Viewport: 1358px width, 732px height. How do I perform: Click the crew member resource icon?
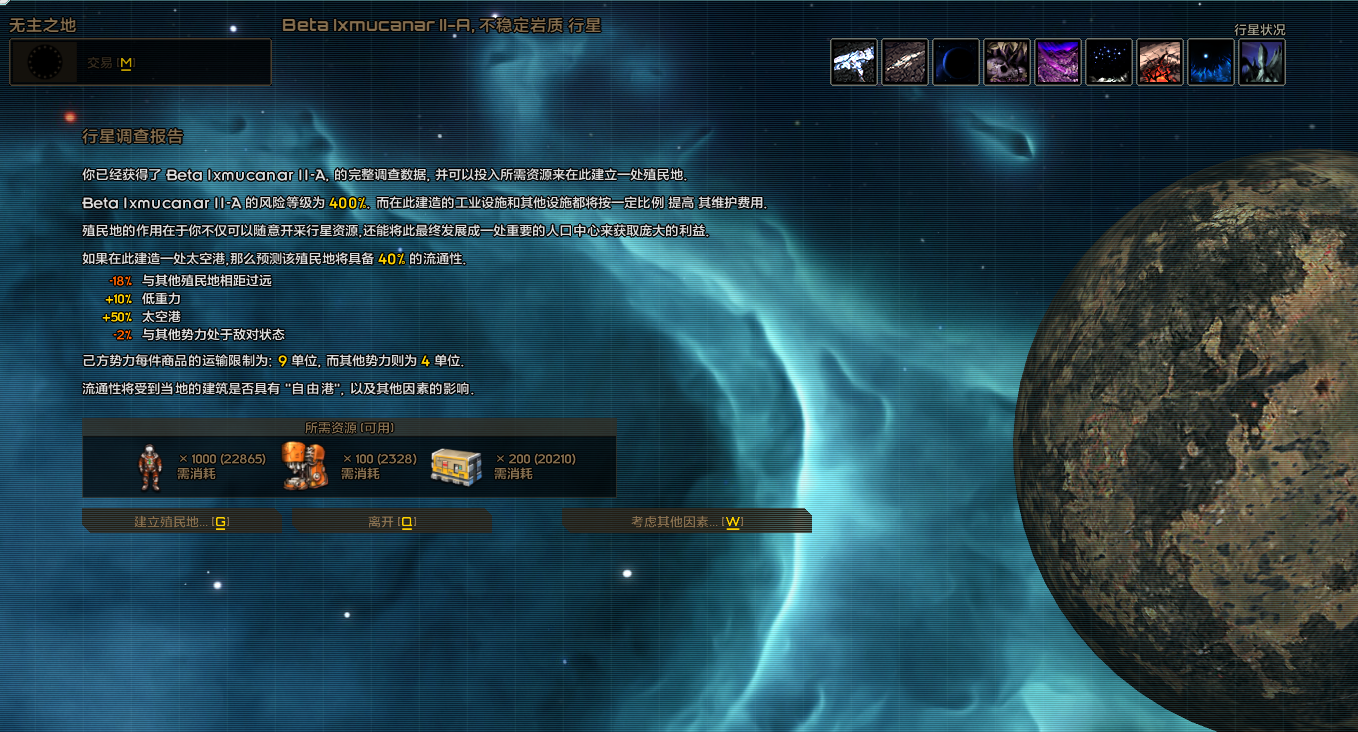pyautogui.click(x=150, y=467)
